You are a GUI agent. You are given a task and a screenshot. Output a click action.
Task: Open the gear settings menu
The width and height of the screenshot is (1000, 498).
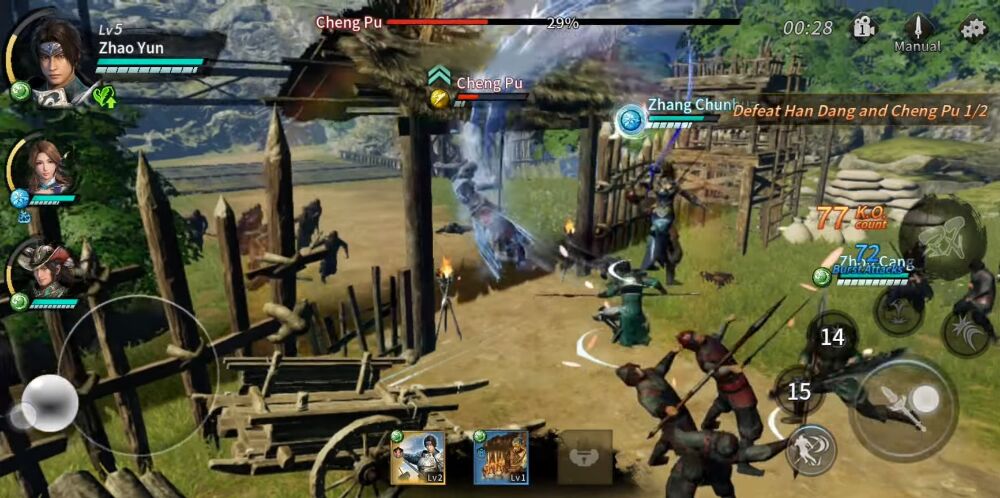point(972,28)
